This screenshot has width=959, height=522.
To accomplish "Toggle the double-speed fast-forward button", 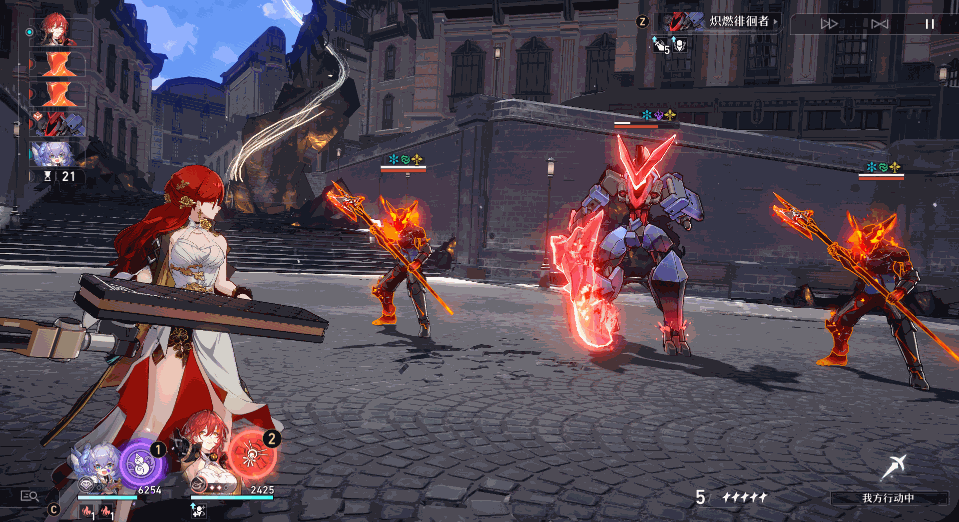I will (x=829, y=24).
